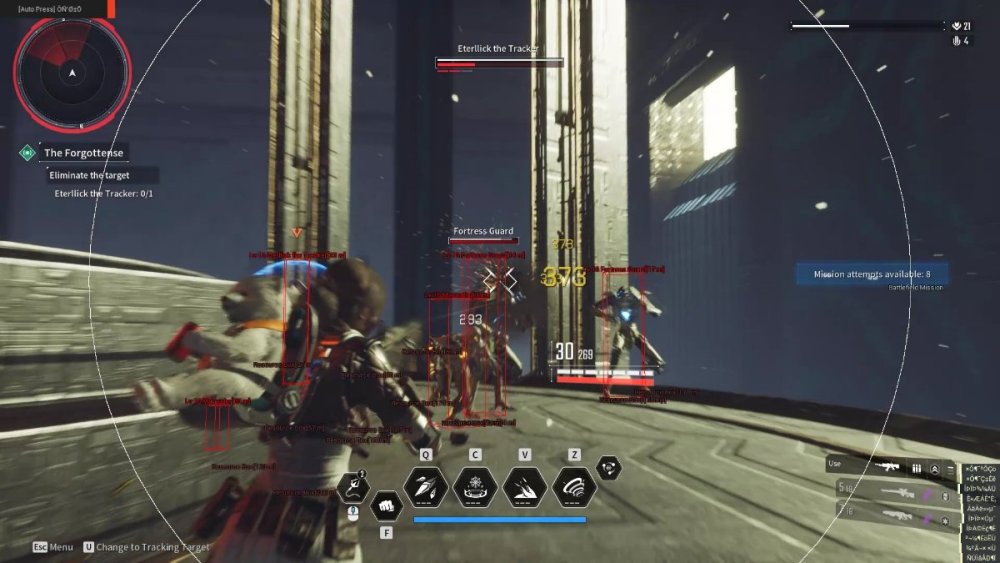Open the Menu option
The height and width of the screenshot is (563, 1000).
[x=53, y=547]
